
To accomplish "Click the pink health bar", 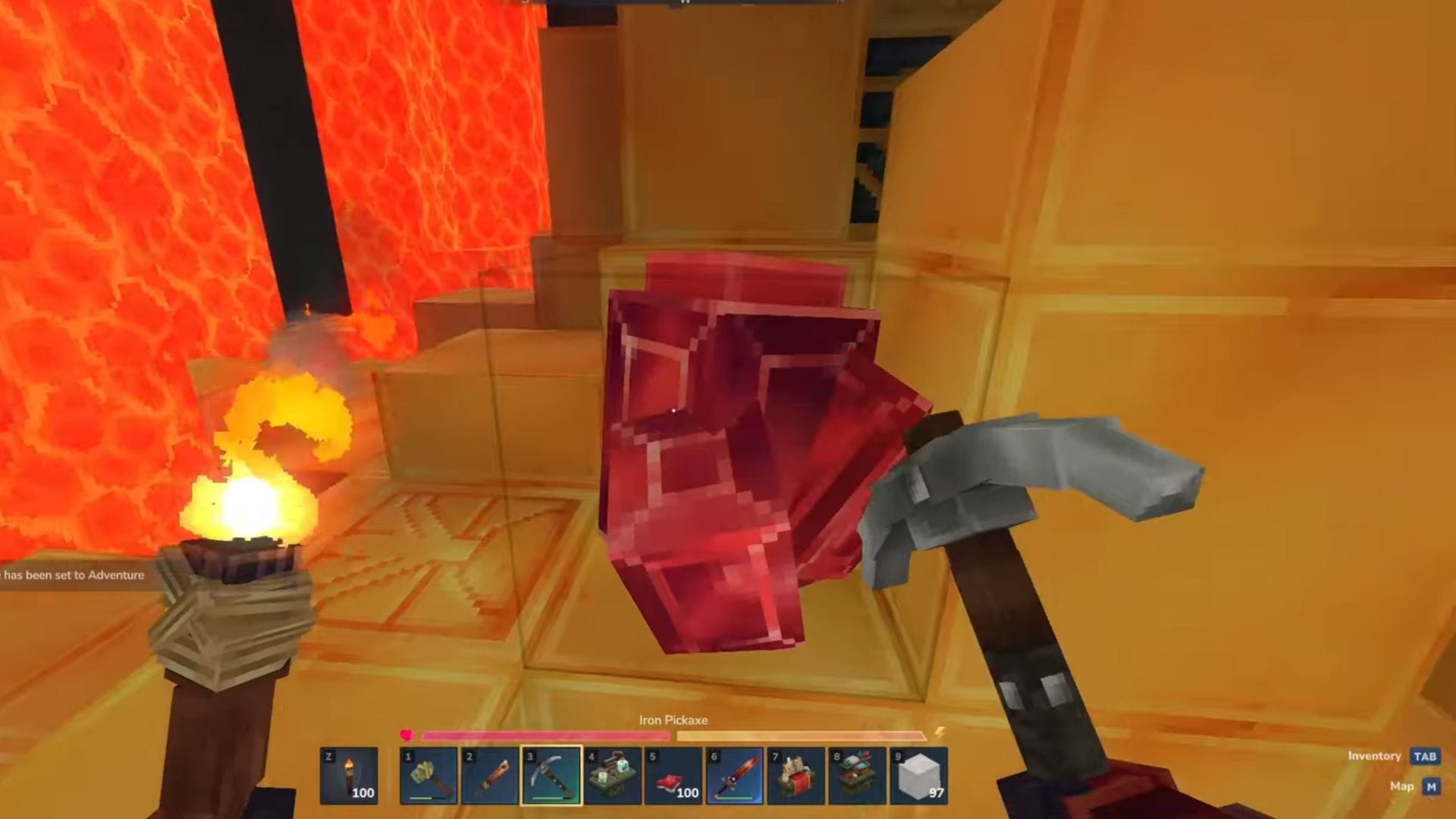I will pyautogui.click(x=546, y=735).
